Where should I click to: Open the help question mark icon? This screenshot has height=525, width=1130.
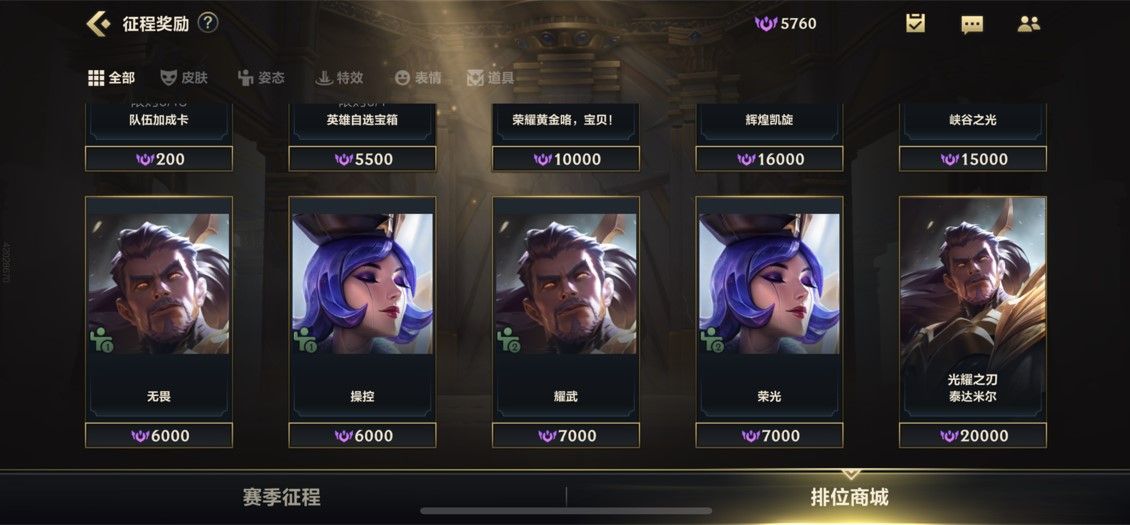pyautogui.click(x=208, y=23)
